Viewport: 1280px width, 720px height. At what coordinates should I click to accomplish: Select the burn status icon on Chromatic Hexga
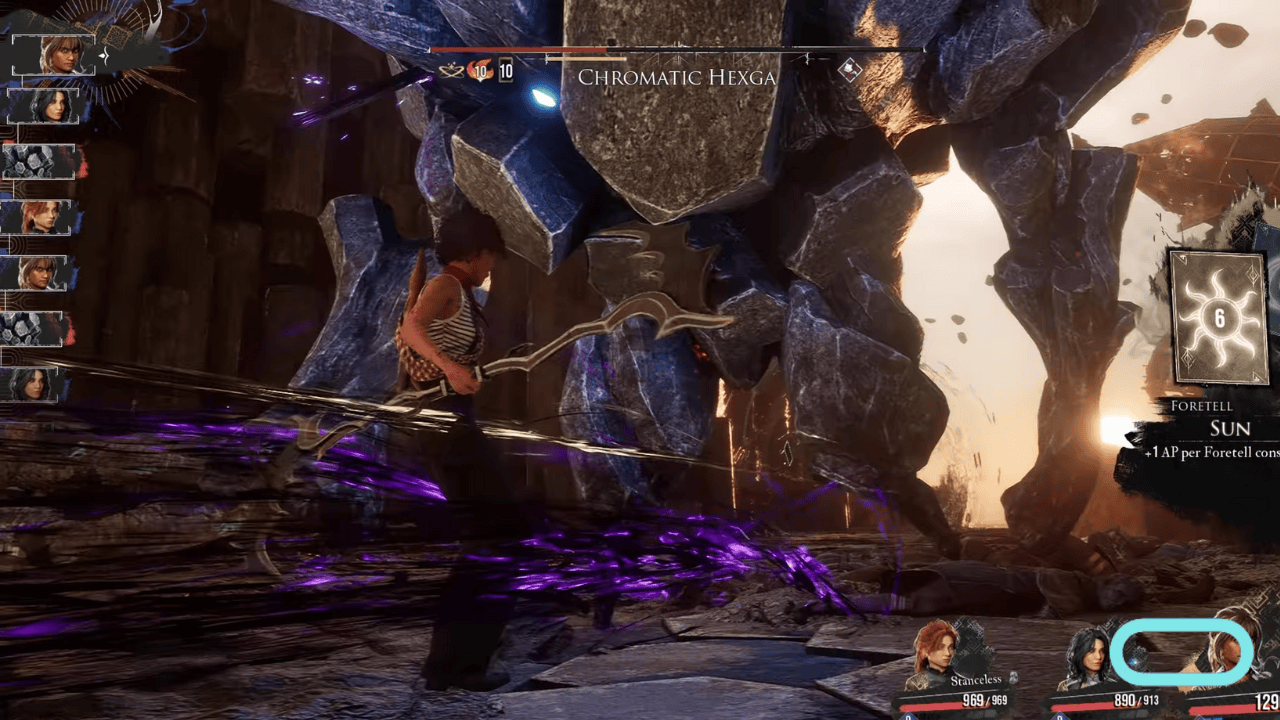(480, 72)
